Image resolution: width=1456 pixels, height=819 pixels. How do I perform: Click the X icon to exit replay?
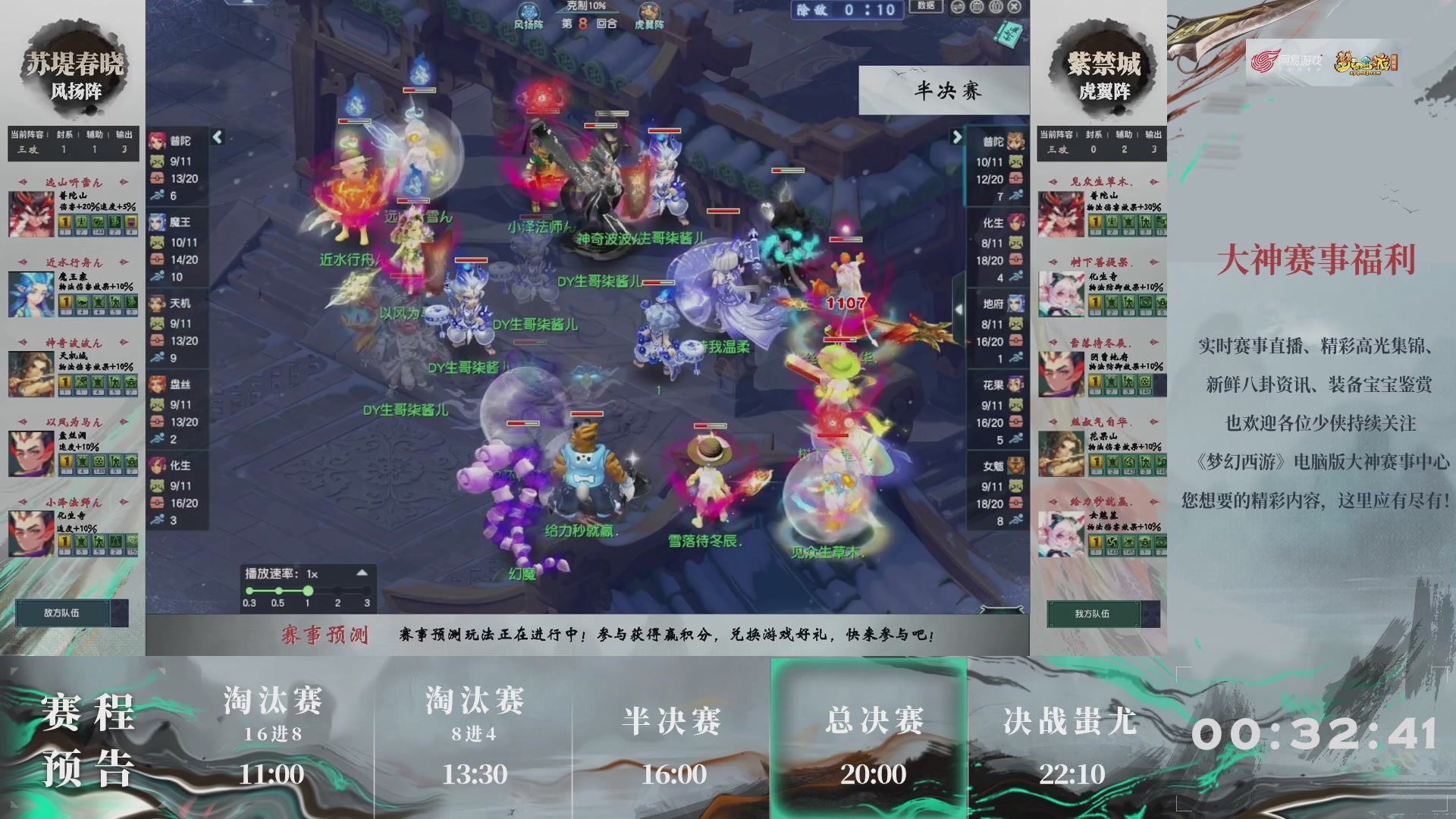coord(1014,6)
